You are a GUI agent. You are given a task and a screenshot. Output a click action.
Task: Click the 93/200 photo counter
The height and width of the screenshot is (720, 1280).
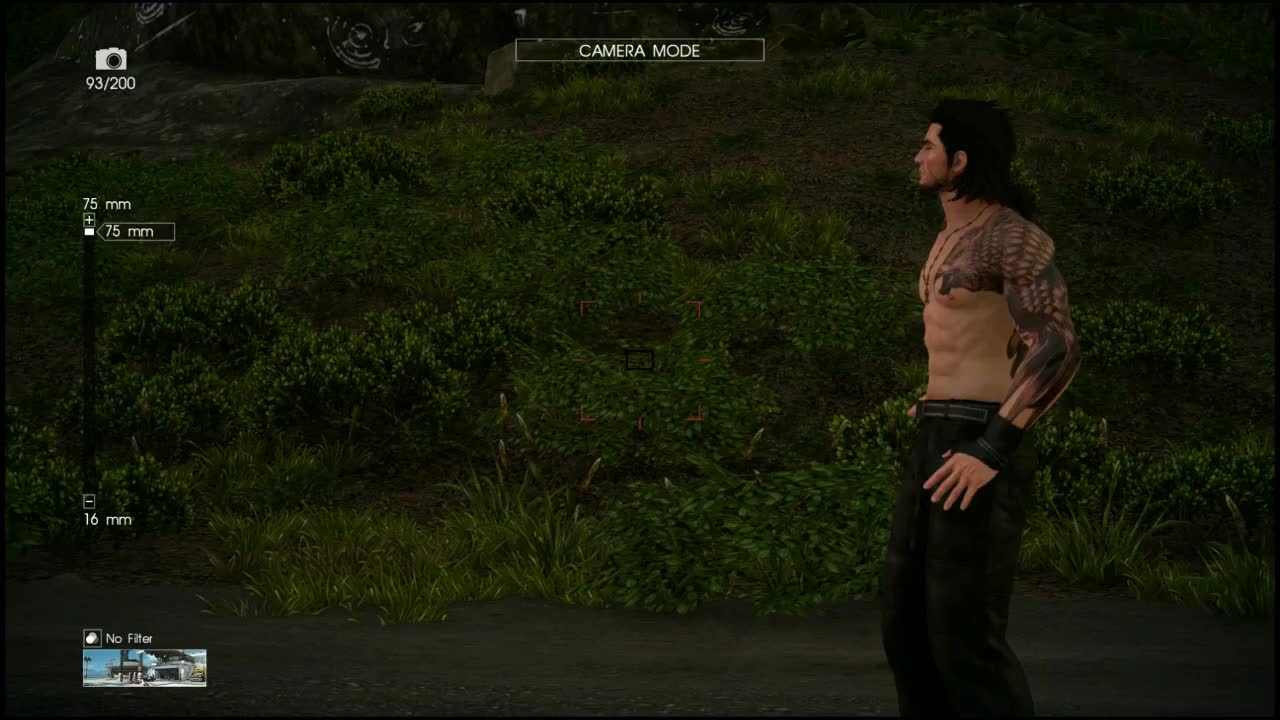point(111,84)
